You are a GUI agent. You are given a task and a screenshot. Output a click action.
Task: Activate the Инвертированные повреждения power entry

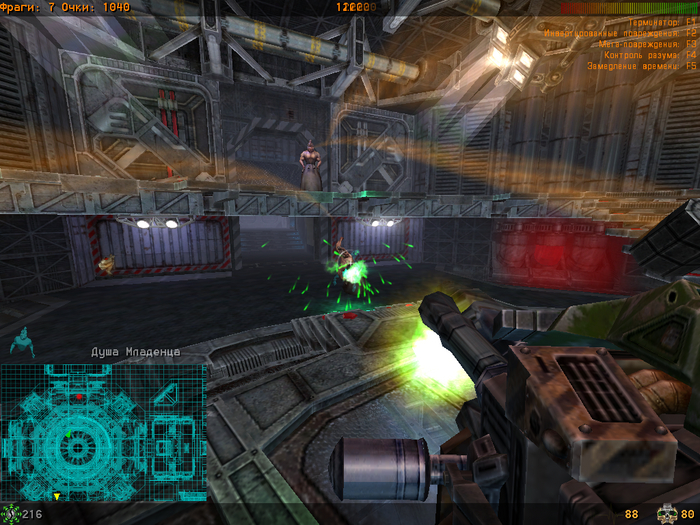(x=620, y=33)
